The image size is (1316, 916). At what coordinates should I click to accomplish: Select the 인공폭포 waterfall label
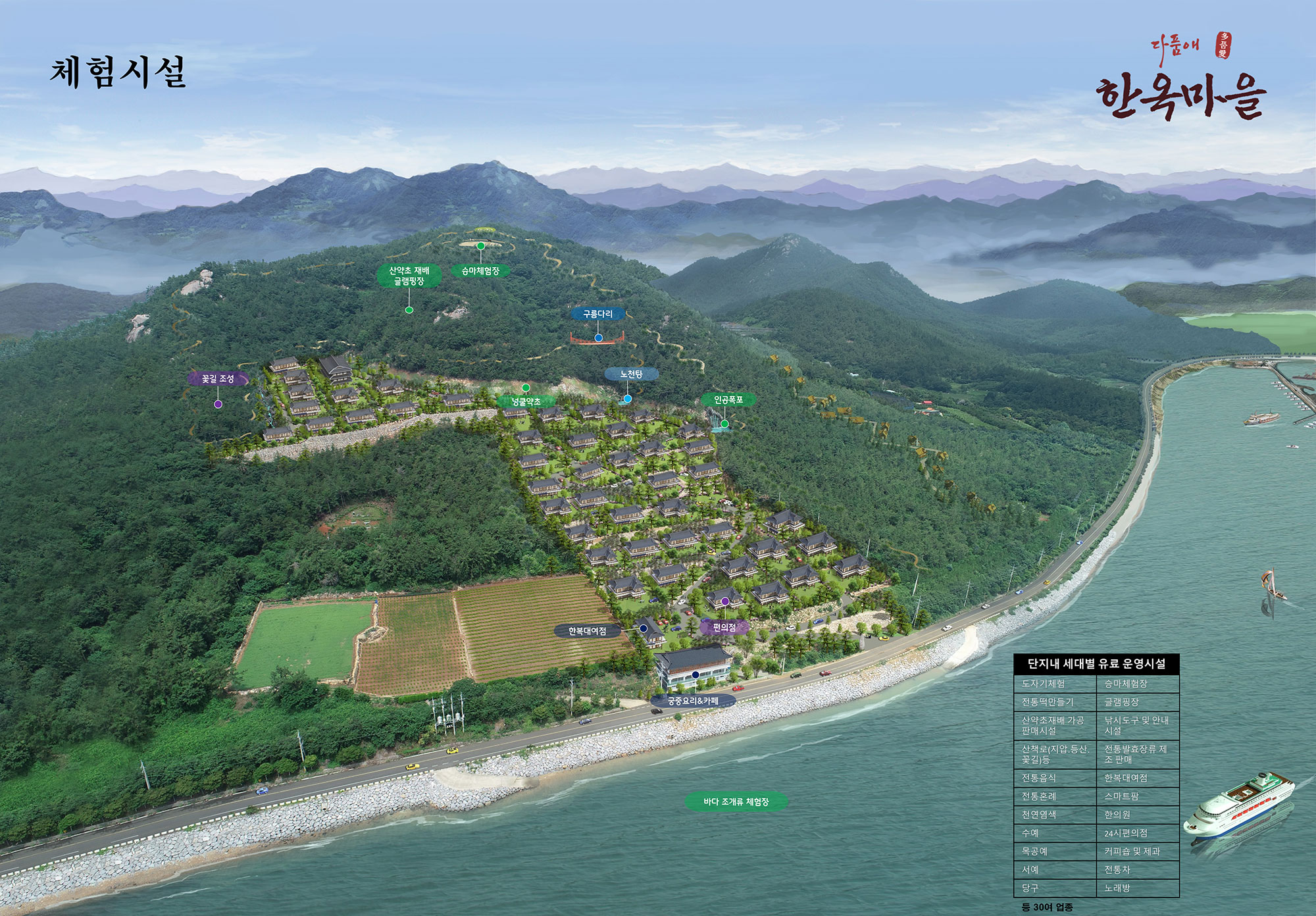click(x=728, y=399)
